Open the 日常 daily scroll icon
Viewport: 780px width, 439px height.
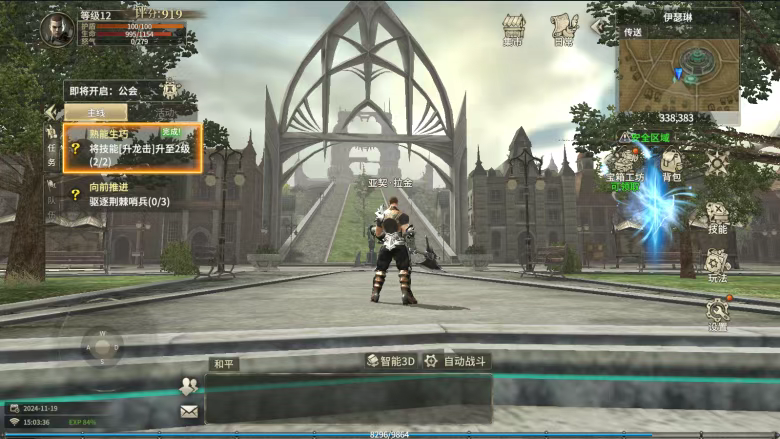tap(564, 29)
